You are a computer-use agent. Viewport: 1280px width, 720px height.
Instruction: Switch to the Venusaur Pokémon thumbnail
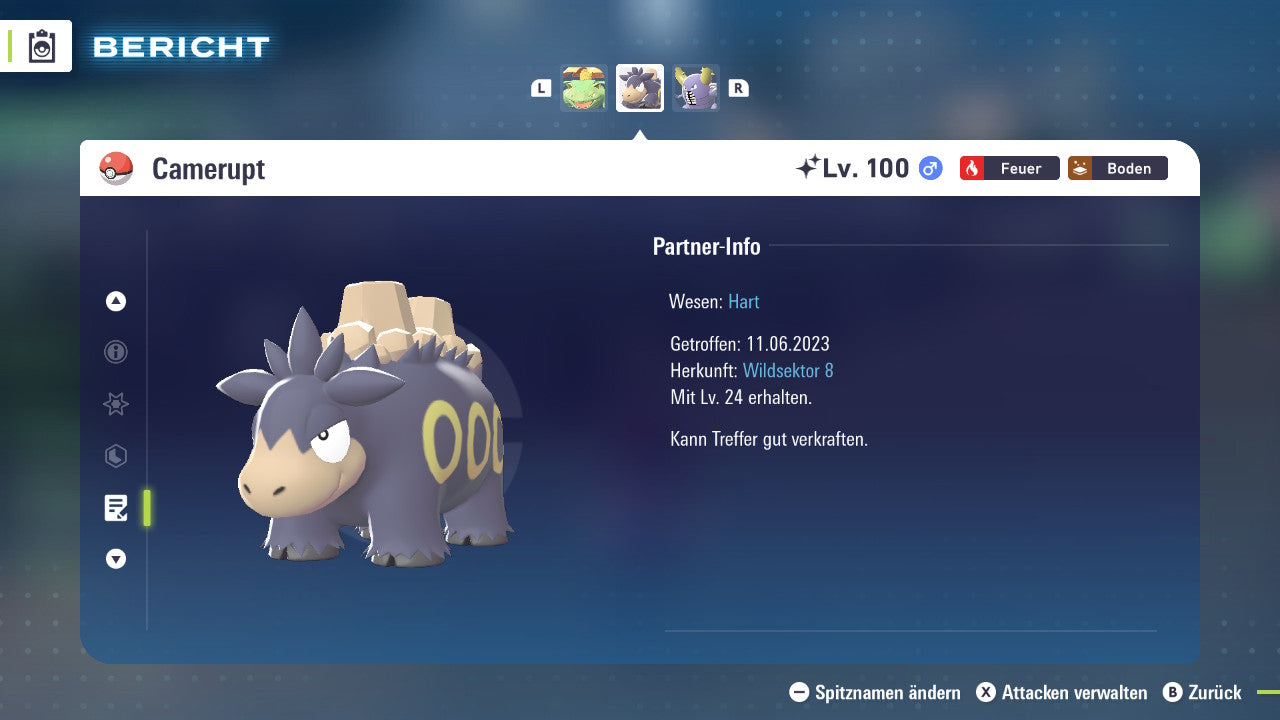[x=584, y=87]
